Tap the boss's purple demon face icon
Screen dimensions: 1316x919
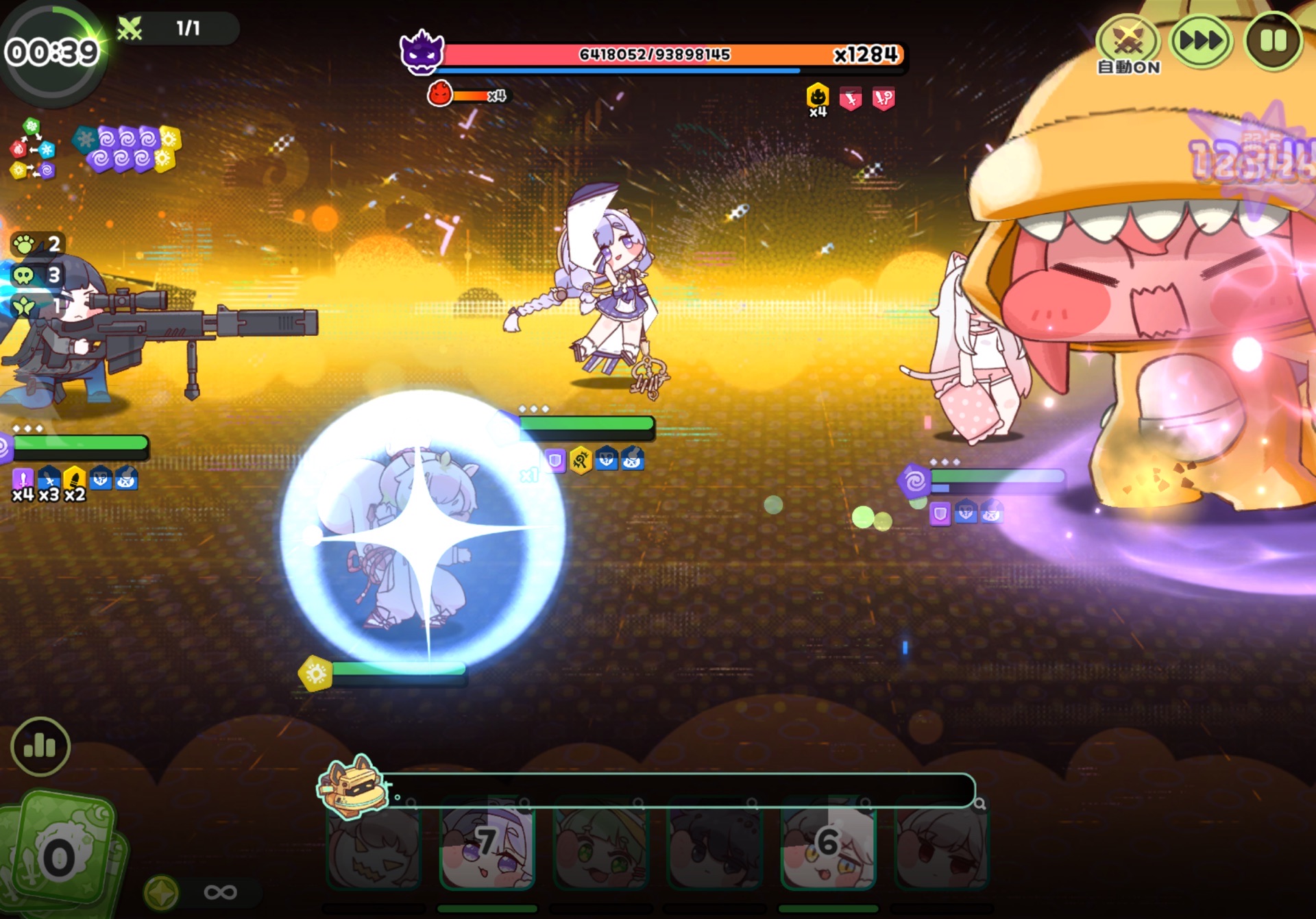click(x=422, y=52)
